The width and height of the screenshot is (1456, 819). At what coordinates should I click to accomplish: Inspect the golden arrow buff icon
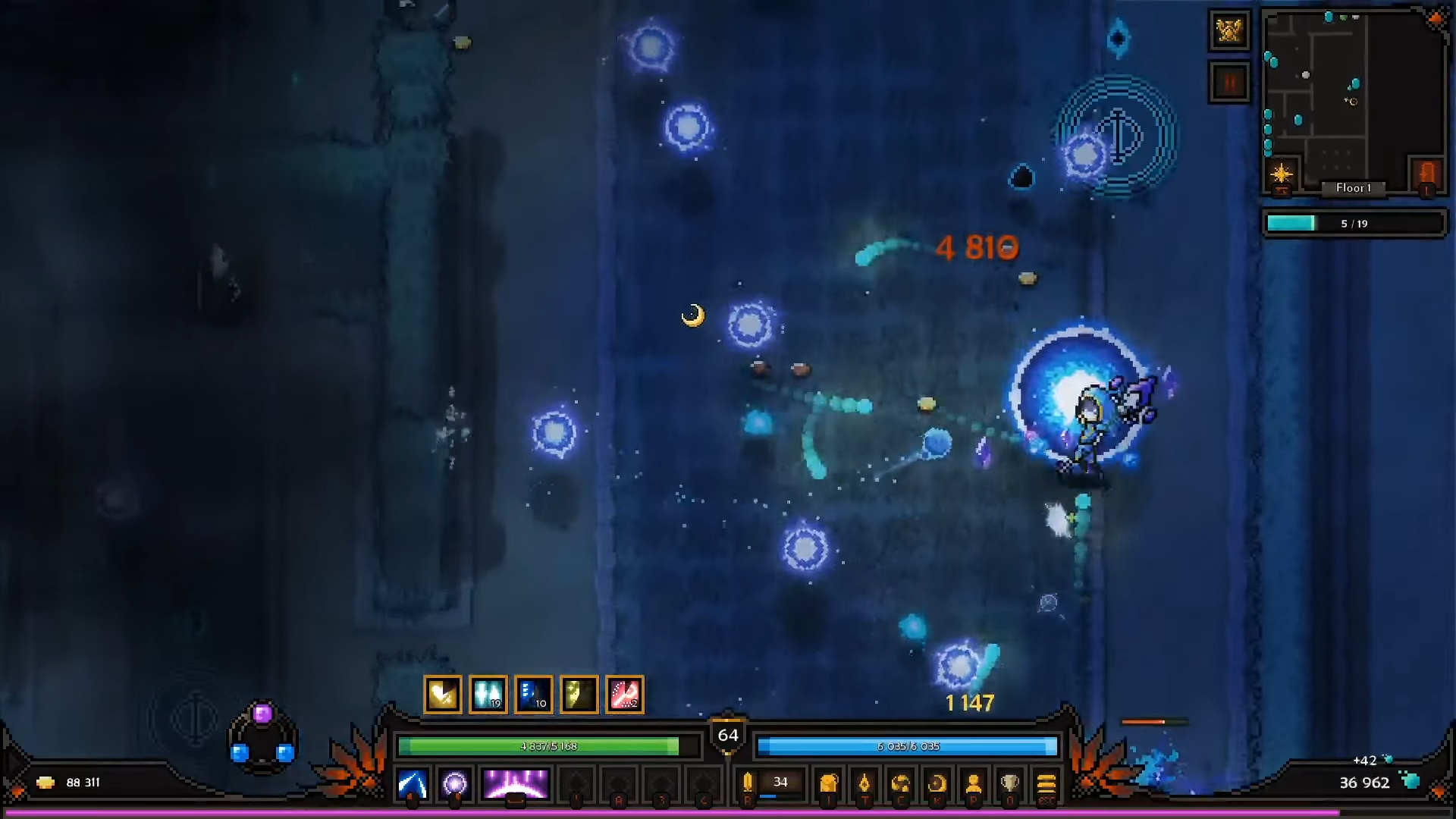pyautogui.click(x=443, y=695)
